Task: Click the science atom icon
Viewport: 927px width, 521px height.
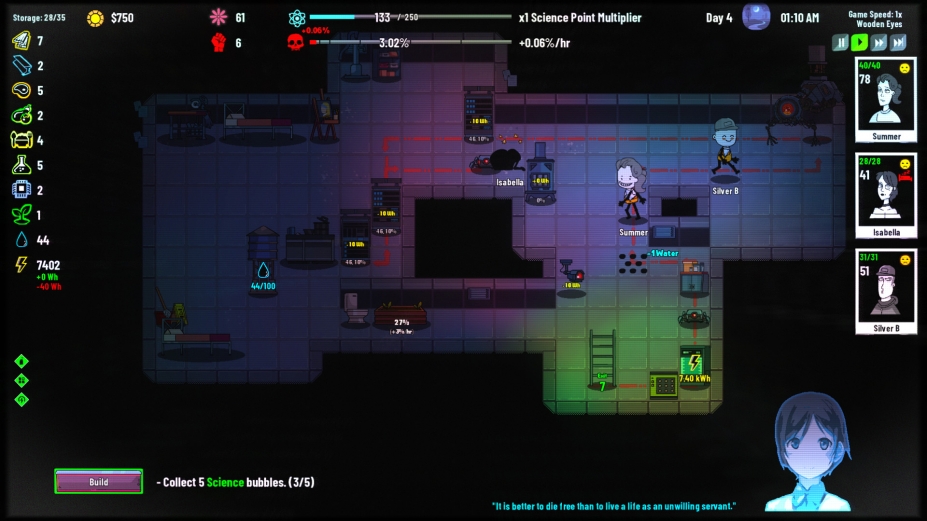Action: tap(296, 18)
